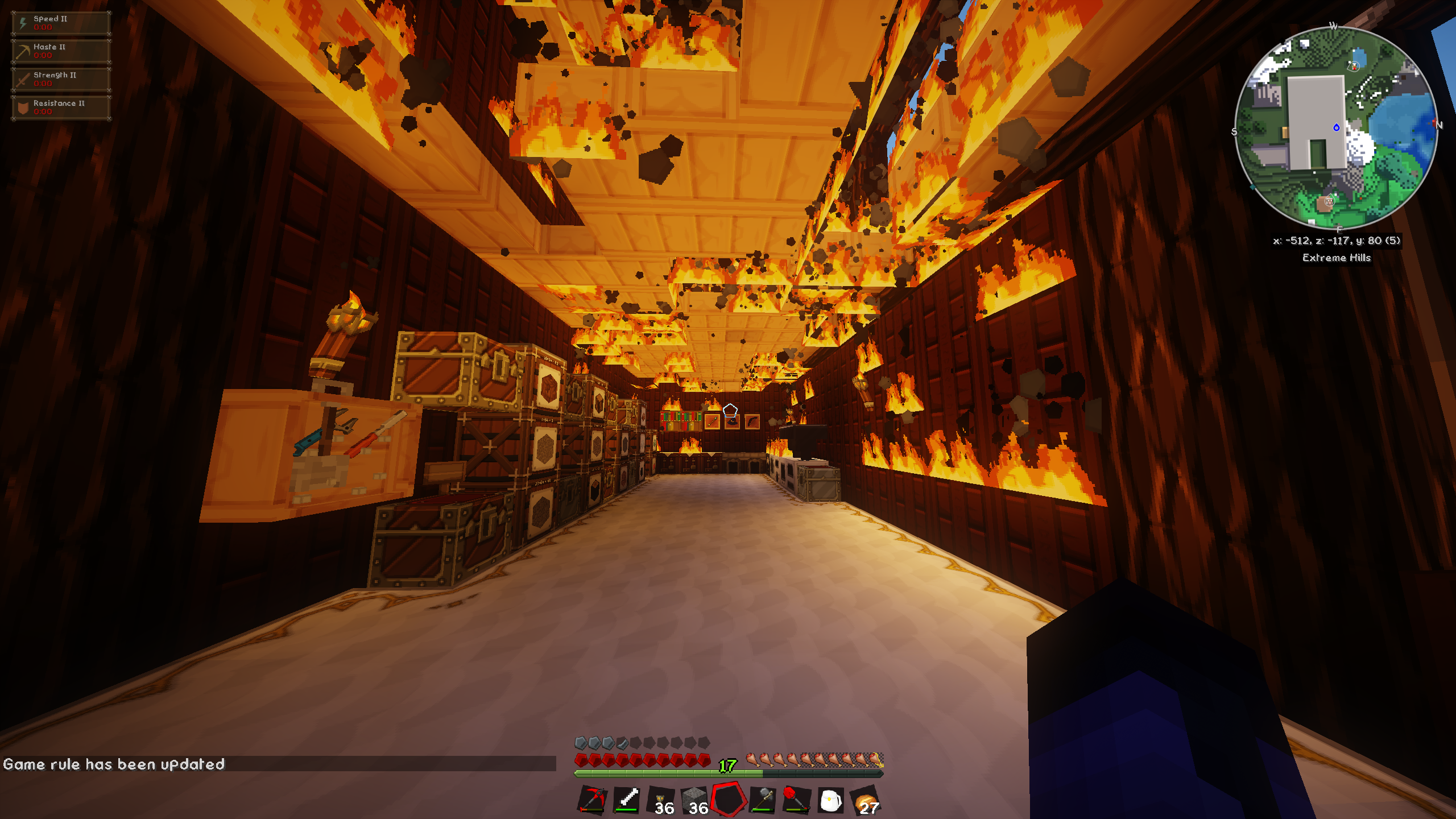Image resolution: width=1456 pixels, height=819 pixels.
Task: Choose the white bucket hotbar slot
Action: point(830,800)
